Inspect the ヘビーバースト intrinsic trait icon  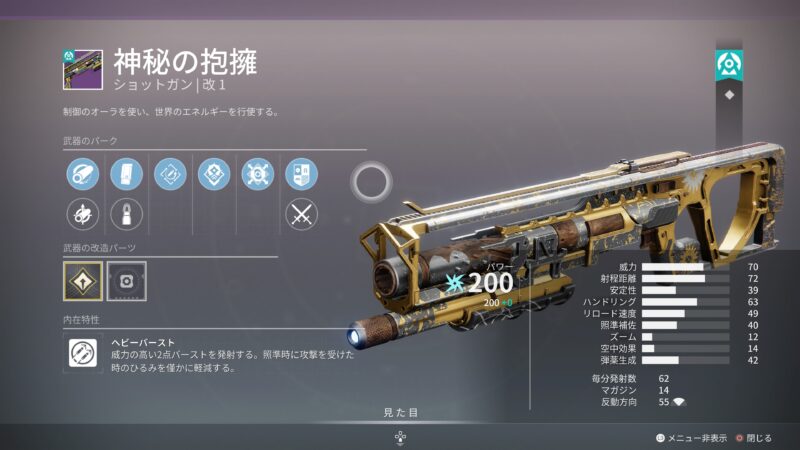point(83,353)
